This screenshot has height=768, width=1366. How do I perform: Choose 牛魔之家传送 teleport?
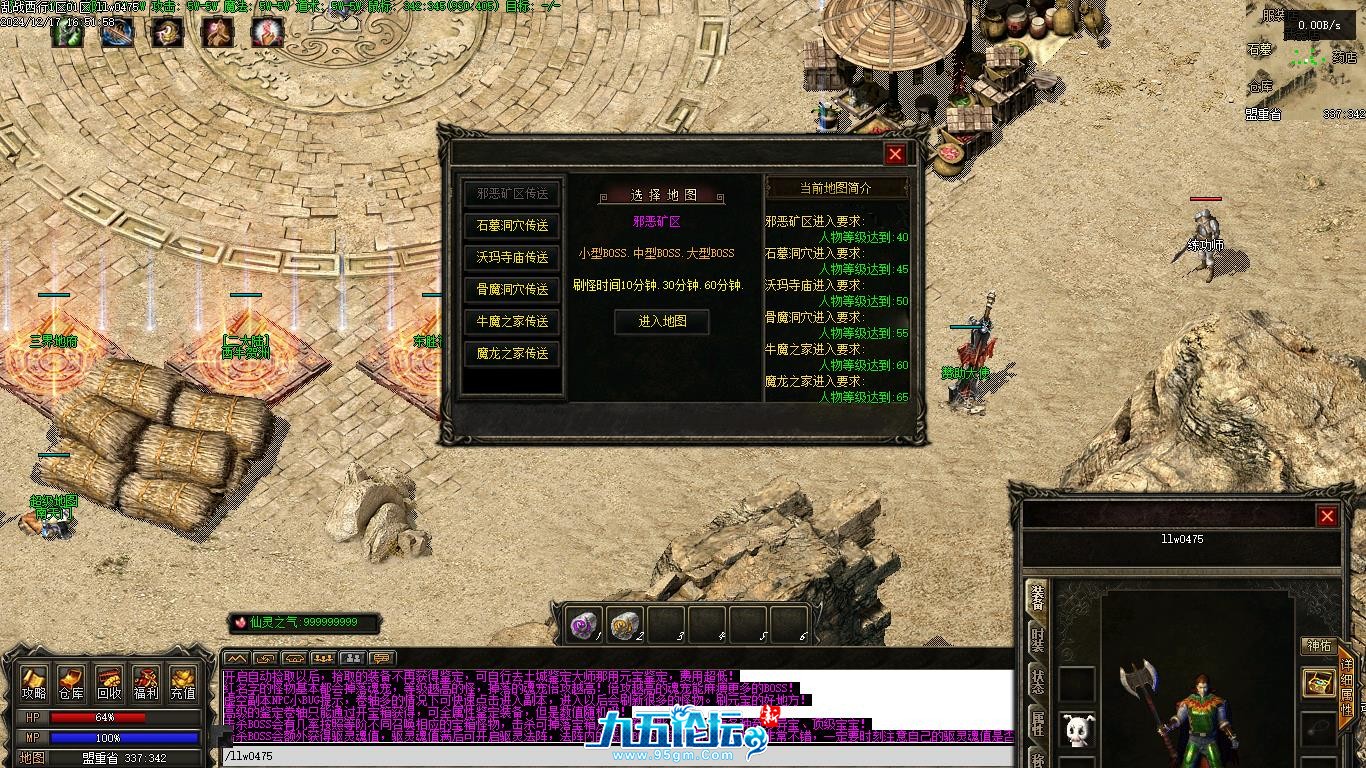coord(512,322)
